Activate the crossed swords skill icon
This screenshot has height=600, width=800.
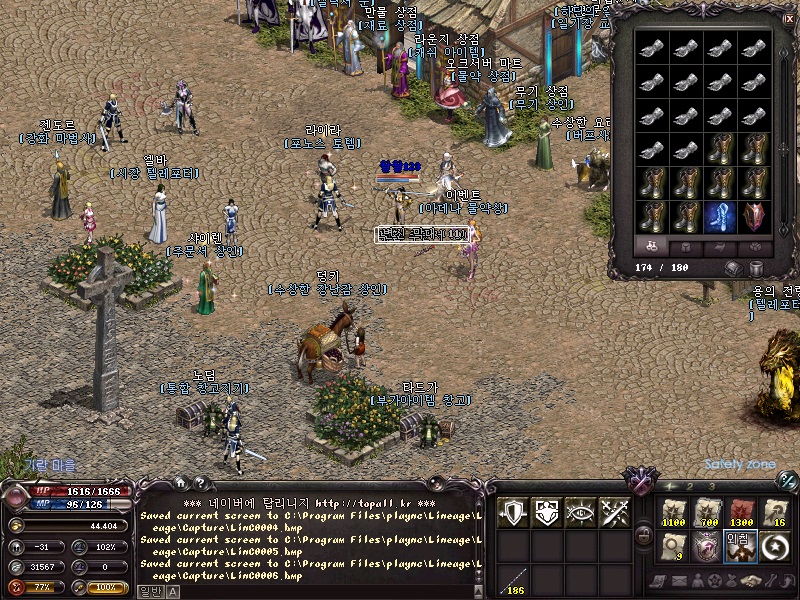click(614, 511)
